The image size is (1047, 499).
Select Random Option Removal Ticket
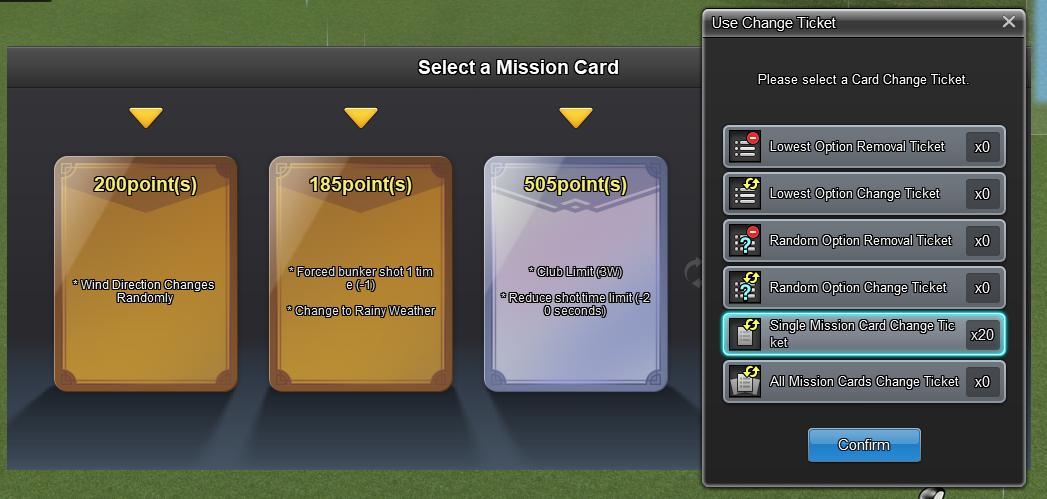(x=863, y=241)
